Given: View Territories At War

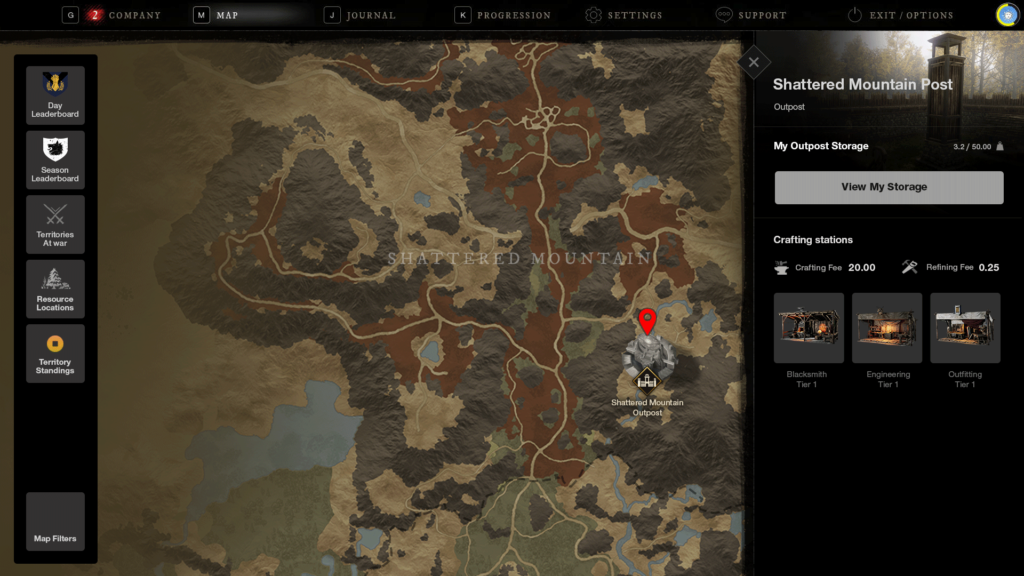Looking at the screenshot, I should pos(55,225).
